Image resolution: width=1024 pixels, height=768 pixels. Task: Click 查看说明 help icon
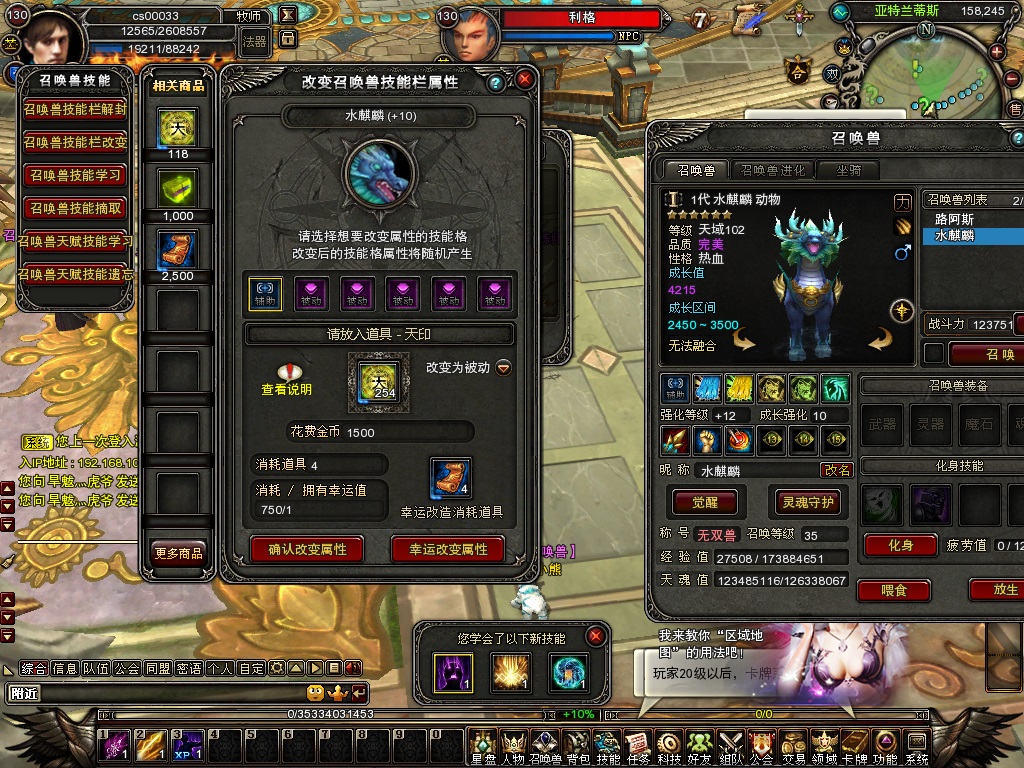[287, 372]
